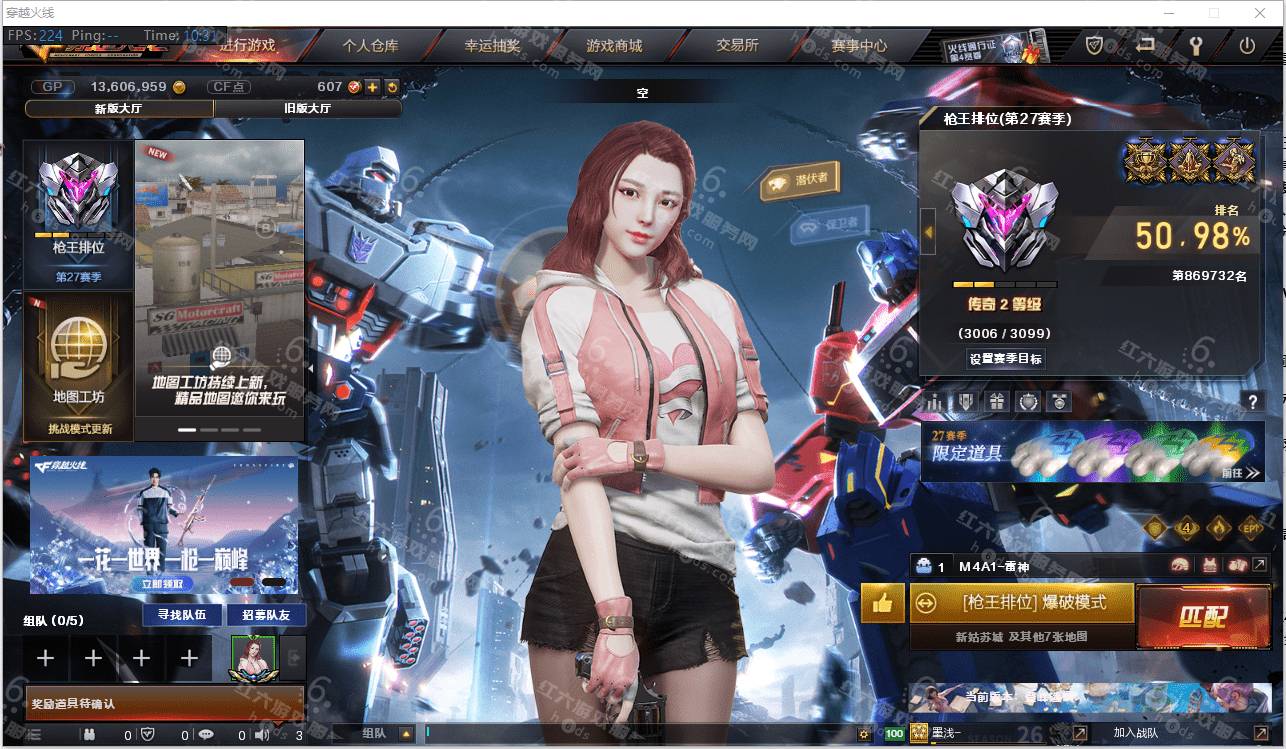Open the 游戏商城 shop menu
The image size is (1286, 749).
[x=614, y=45]
